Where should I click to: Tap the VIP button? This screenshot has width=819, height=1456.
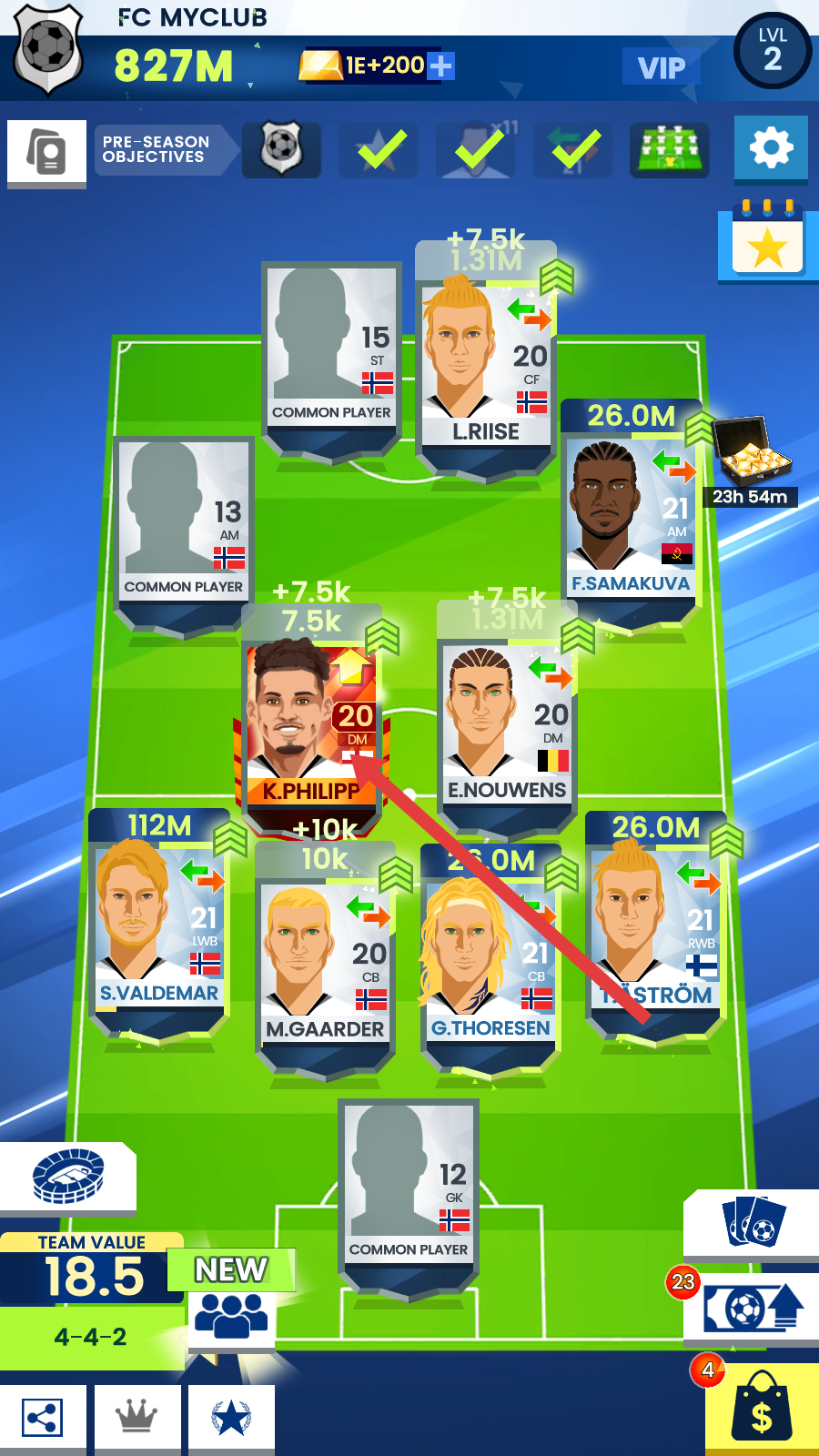[661, 67]
